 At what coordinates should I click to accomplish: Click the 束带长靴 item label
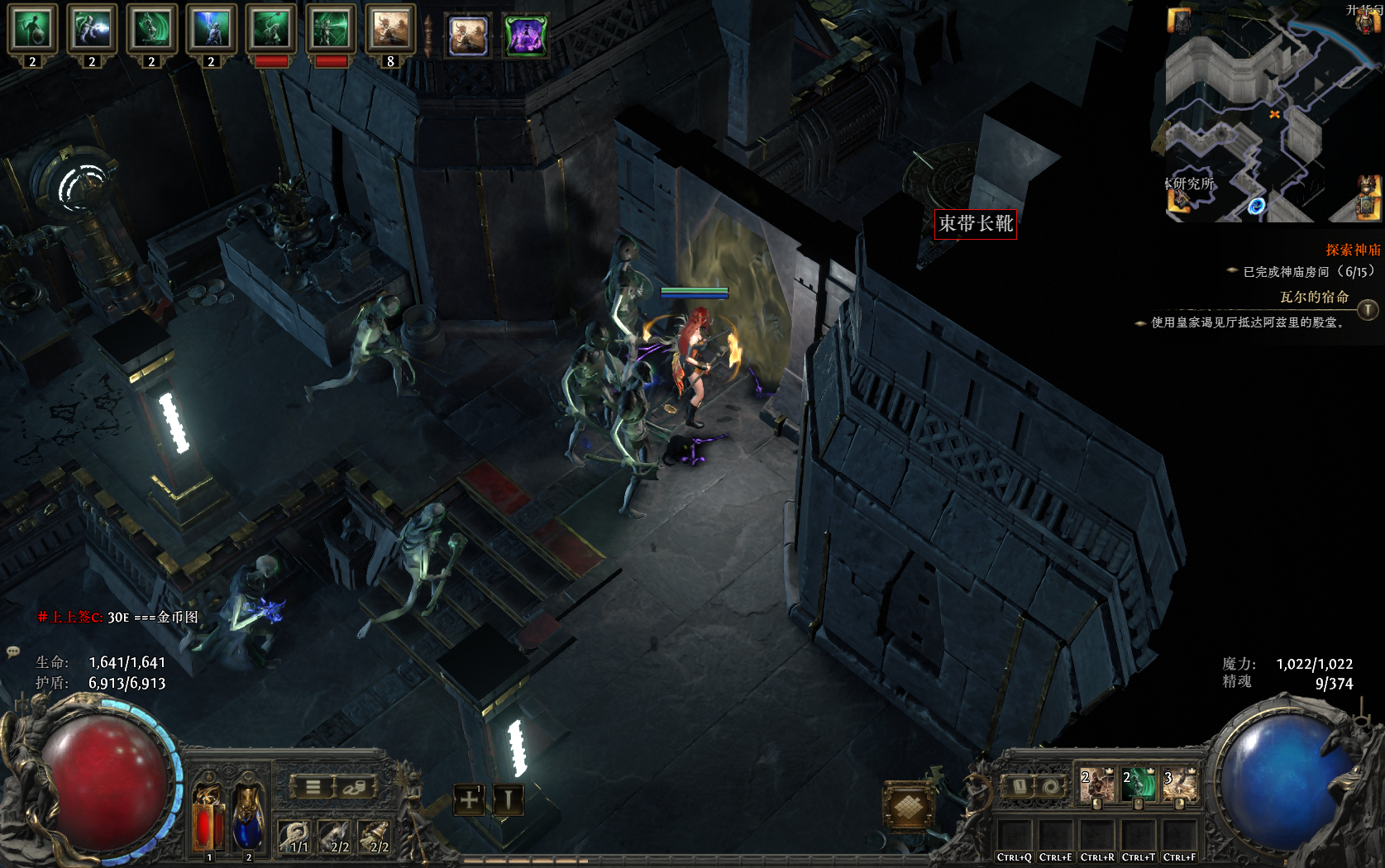pos(976,223)
